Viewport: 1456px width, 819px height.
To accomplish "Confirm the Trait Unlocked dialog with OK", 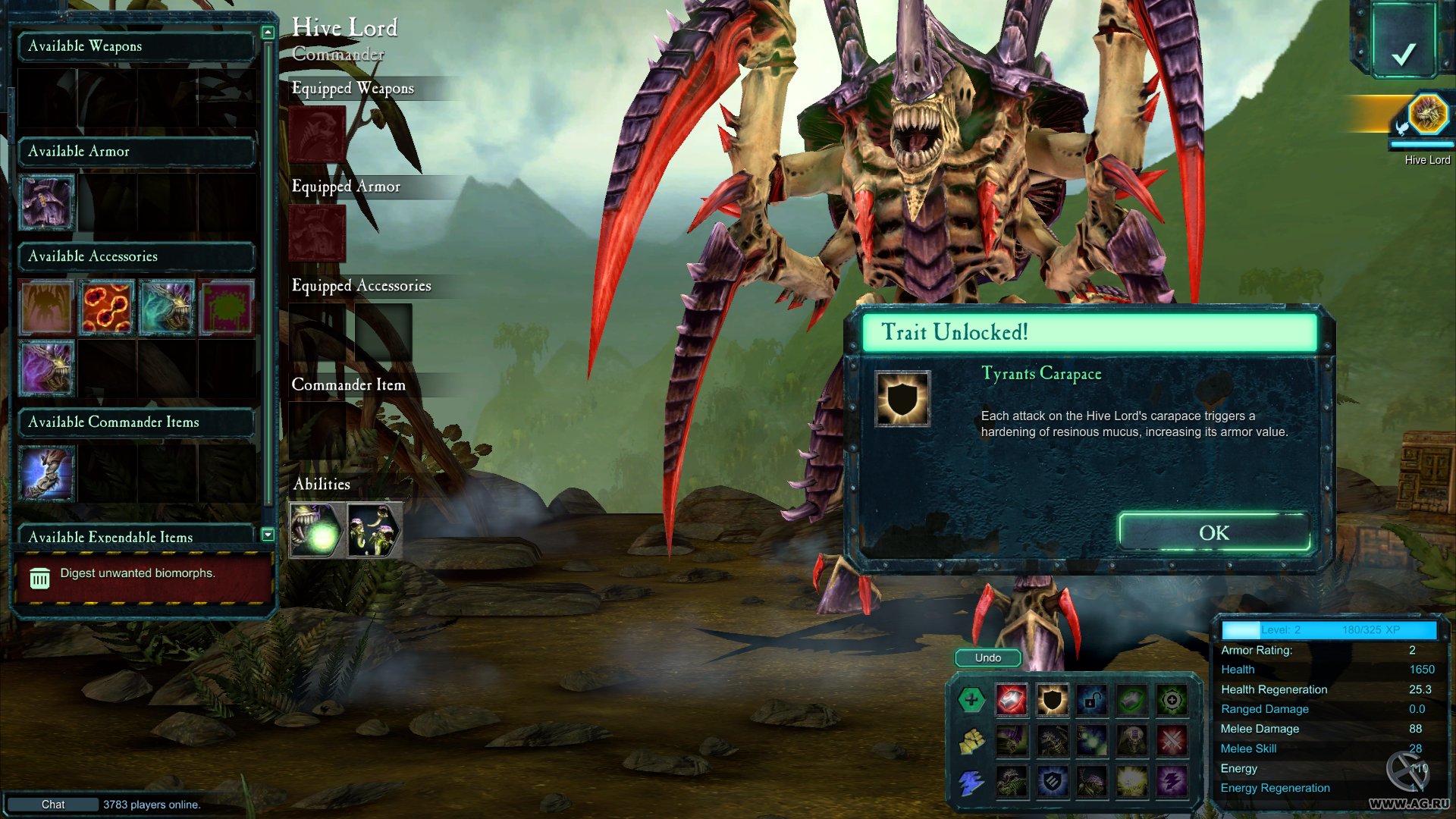I will [1213, 532].
